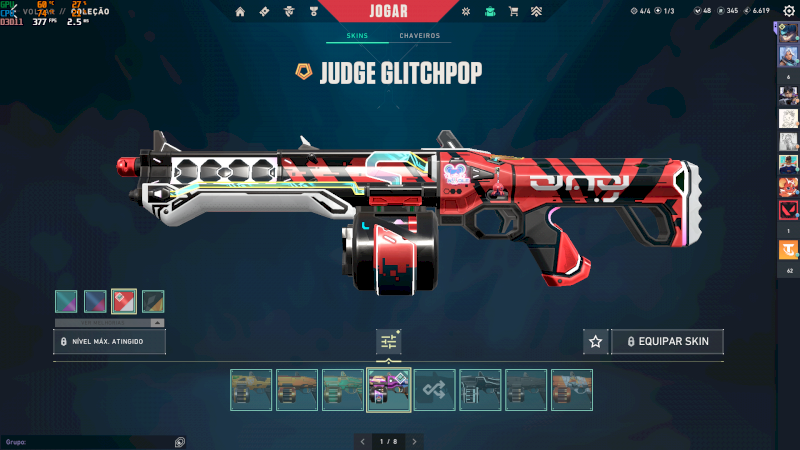The image size is (800, 450).
Task: Open the skin filter sliders button
Action: point(389,342)
